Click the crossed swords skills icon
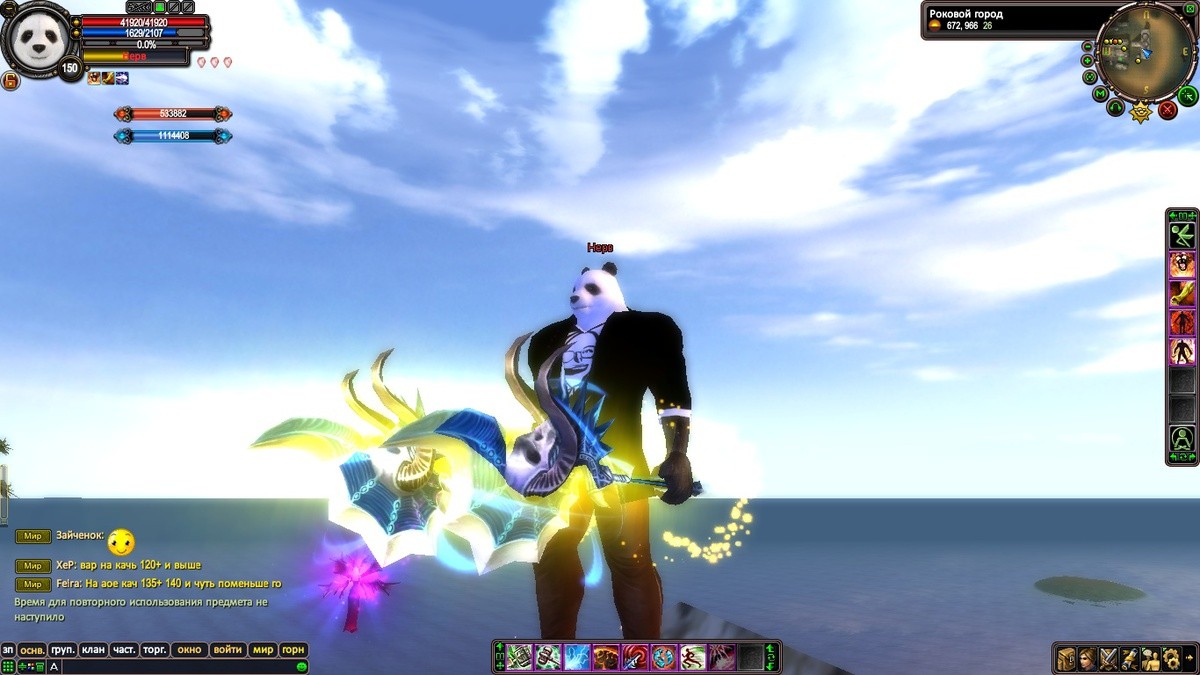Viewport: 1200px width, 675px height. [x=1108, y=659]
